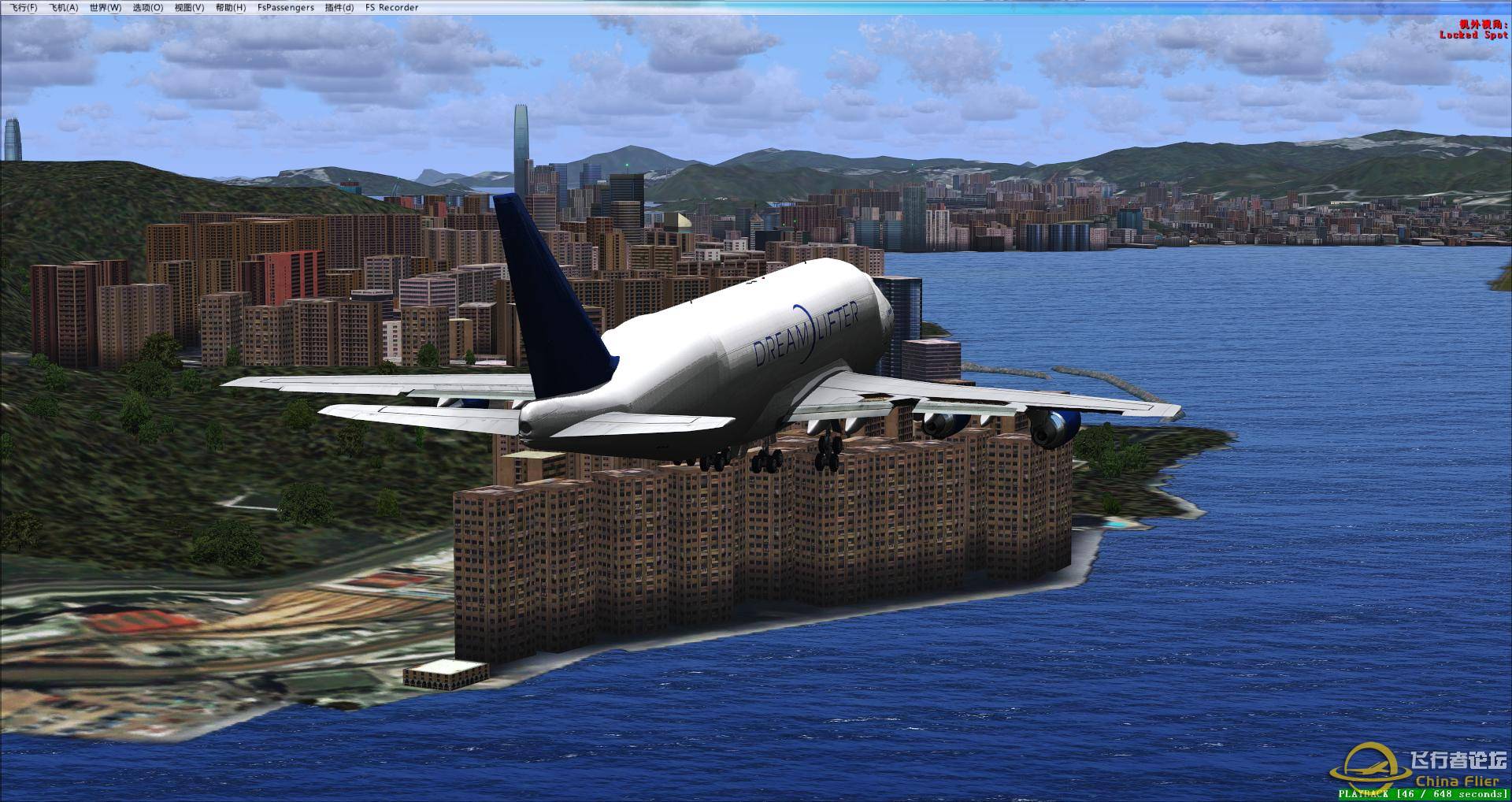Click the red FSX icon in menu bar
Image resolution: width=1512 pixels, height=802 pixels.
click(x=8, y=7)
